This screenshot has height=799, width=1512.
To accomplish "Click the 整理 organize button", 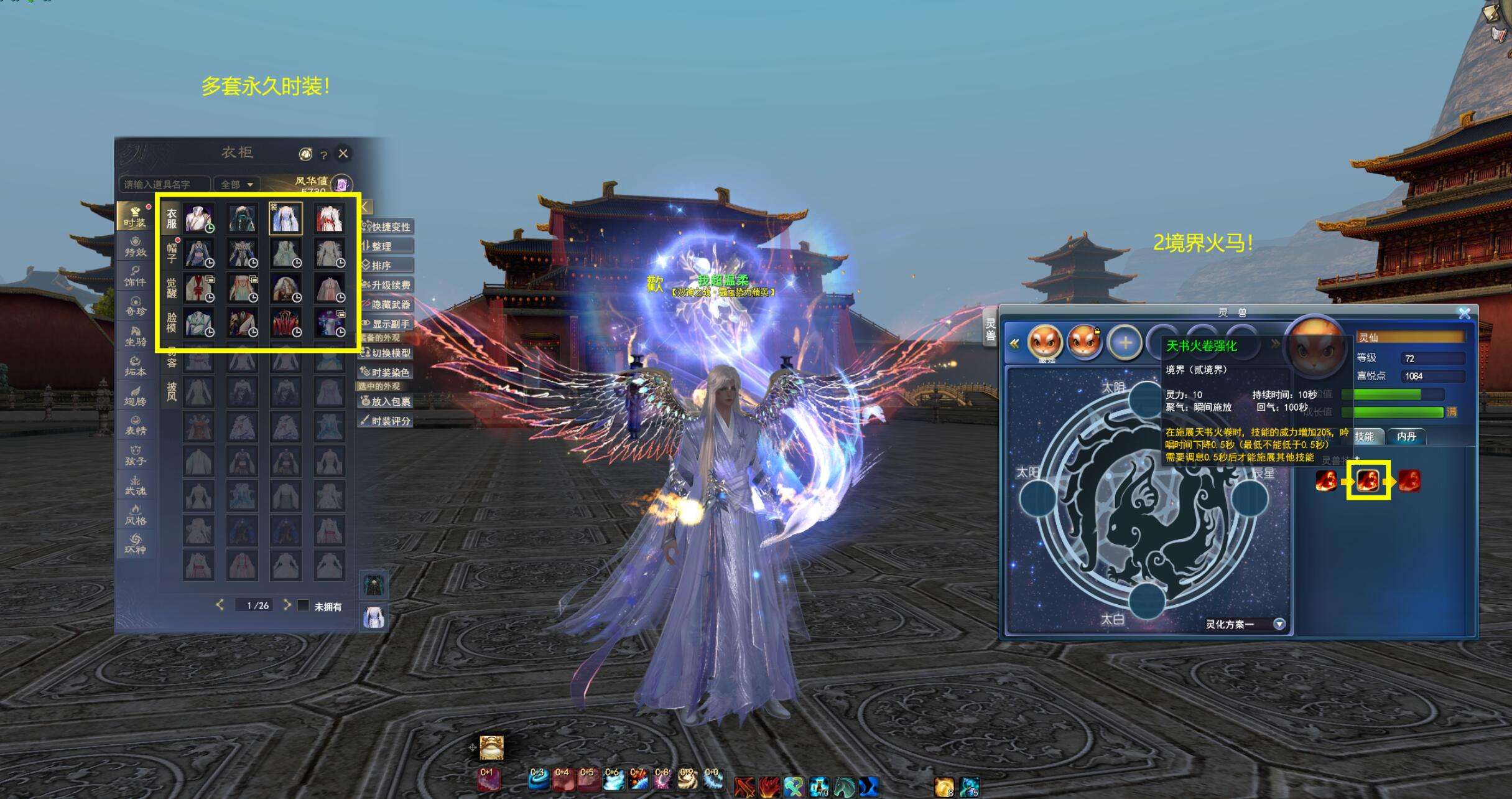I will pyautogui.click(x=387, y=246).
